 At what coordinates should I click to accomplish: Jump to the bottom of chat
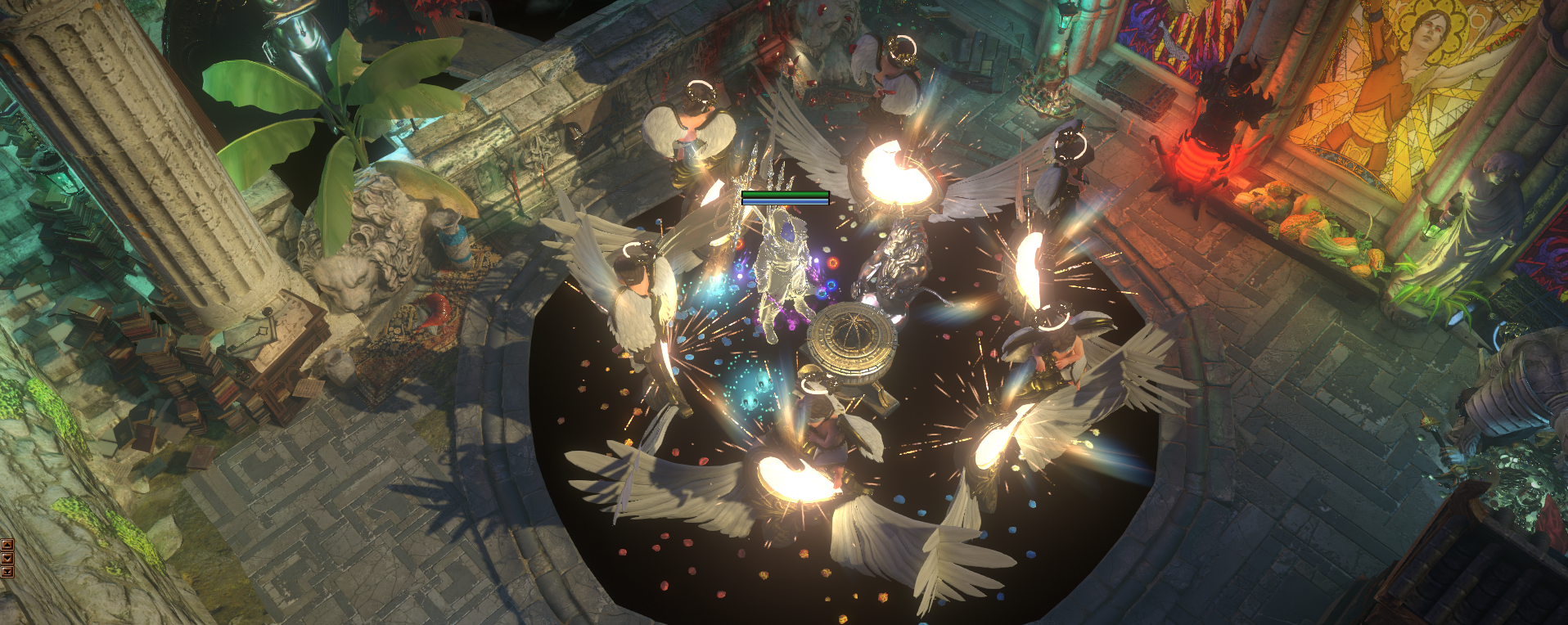(7, 571)
